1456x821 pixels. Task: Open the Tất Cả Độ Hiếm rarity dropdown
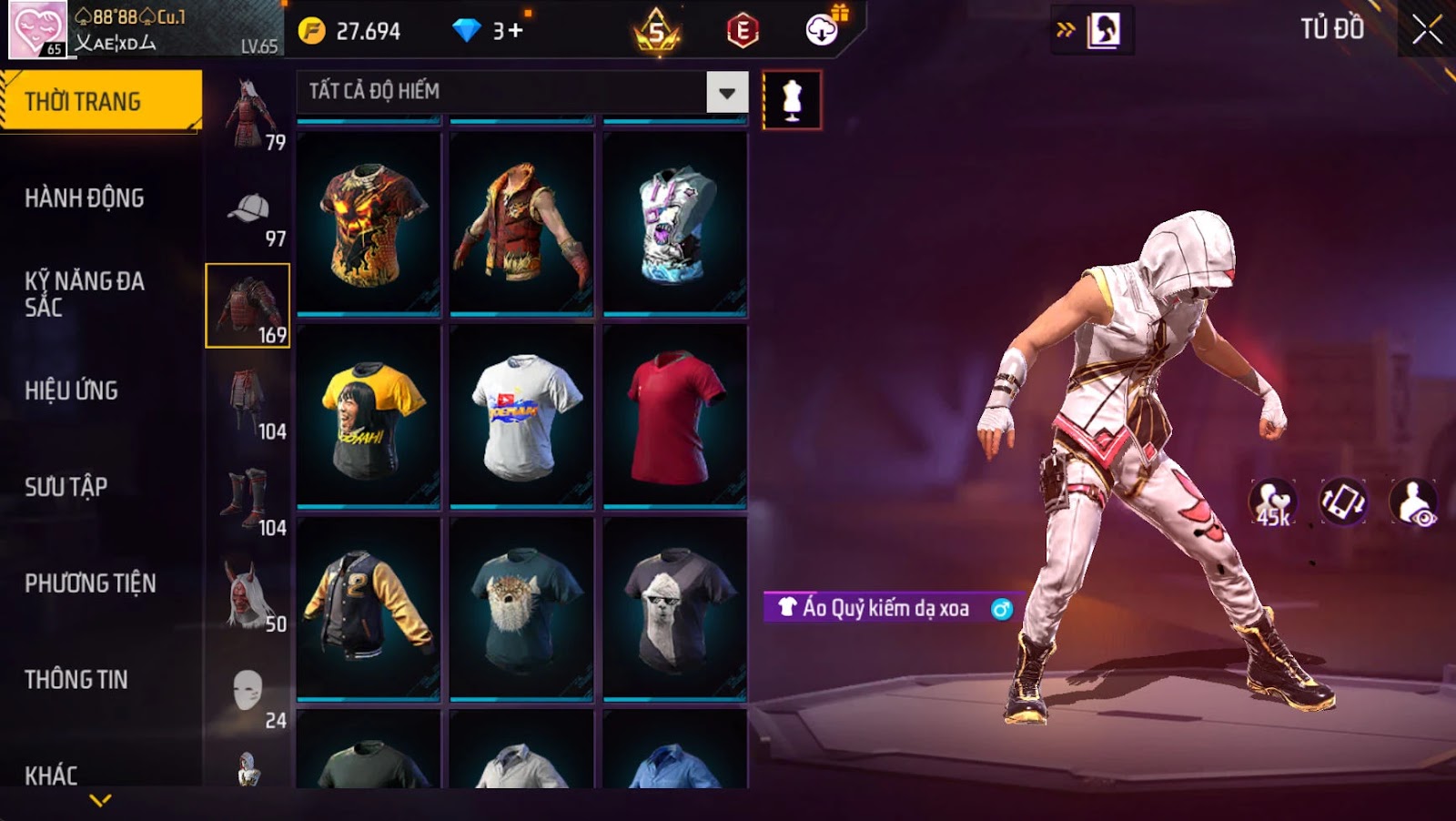(726, 92)
